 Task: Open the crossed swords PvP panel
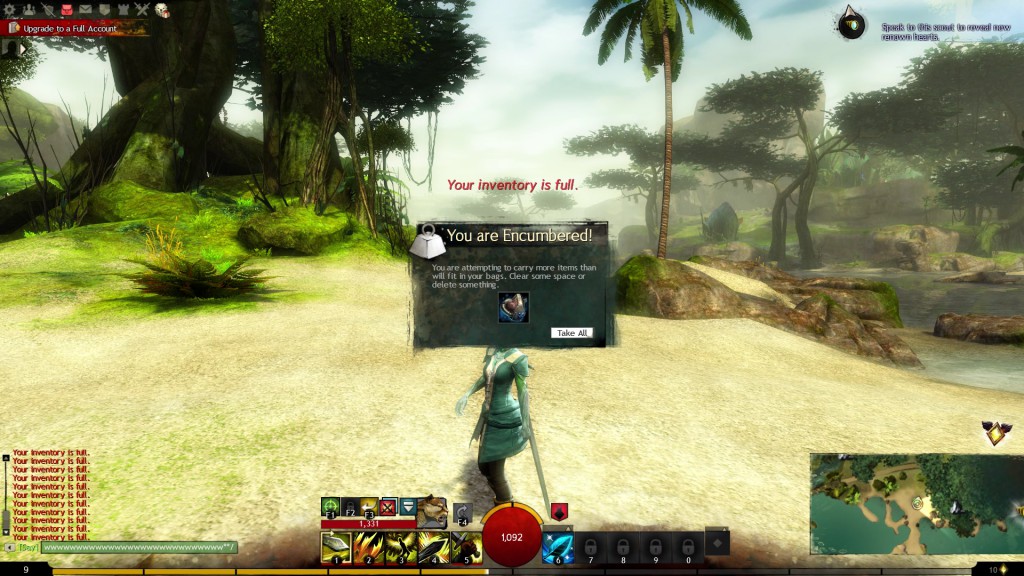[x=142, y=10]
